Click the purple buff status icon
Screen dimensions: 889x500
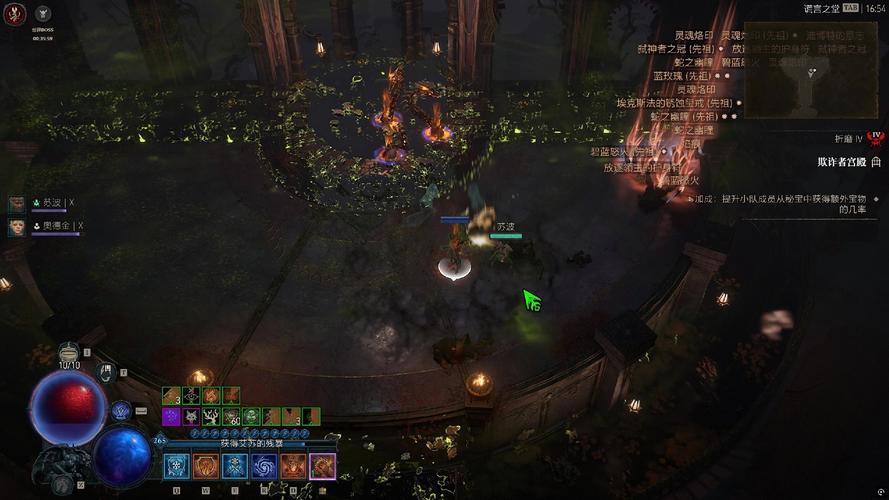171,416
